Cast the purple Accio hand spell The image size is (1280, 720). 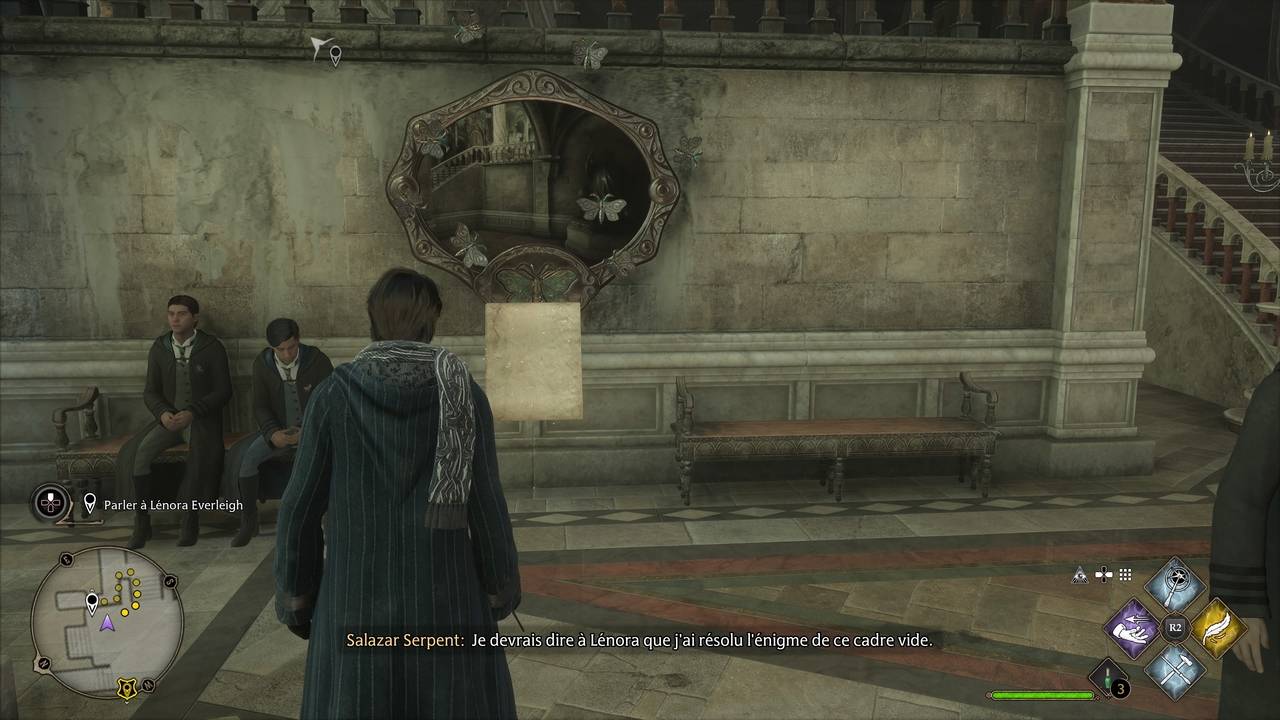click(1133, 629)
